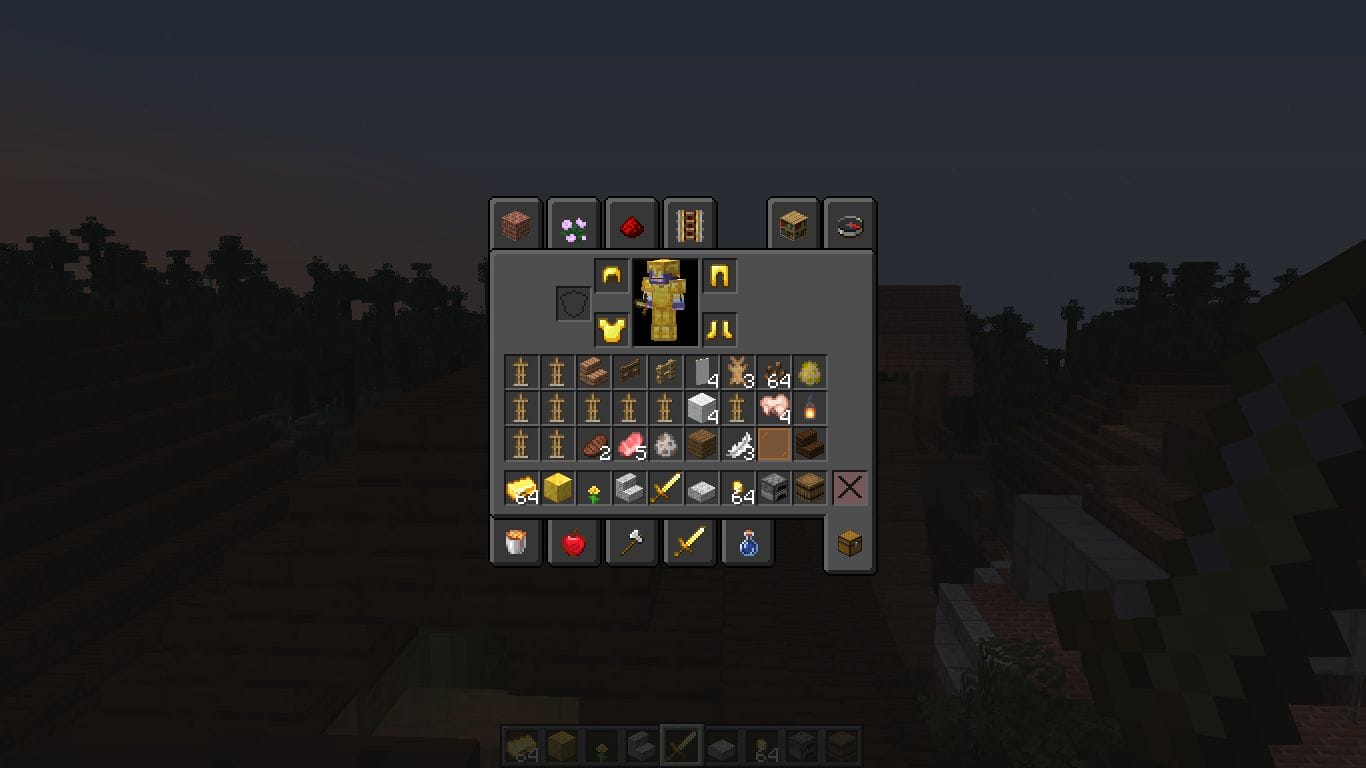The height and width of the screenshot is (768, 1366).
Task: Click the empty shield offhand slot
Action: click(x=573, y=305)
